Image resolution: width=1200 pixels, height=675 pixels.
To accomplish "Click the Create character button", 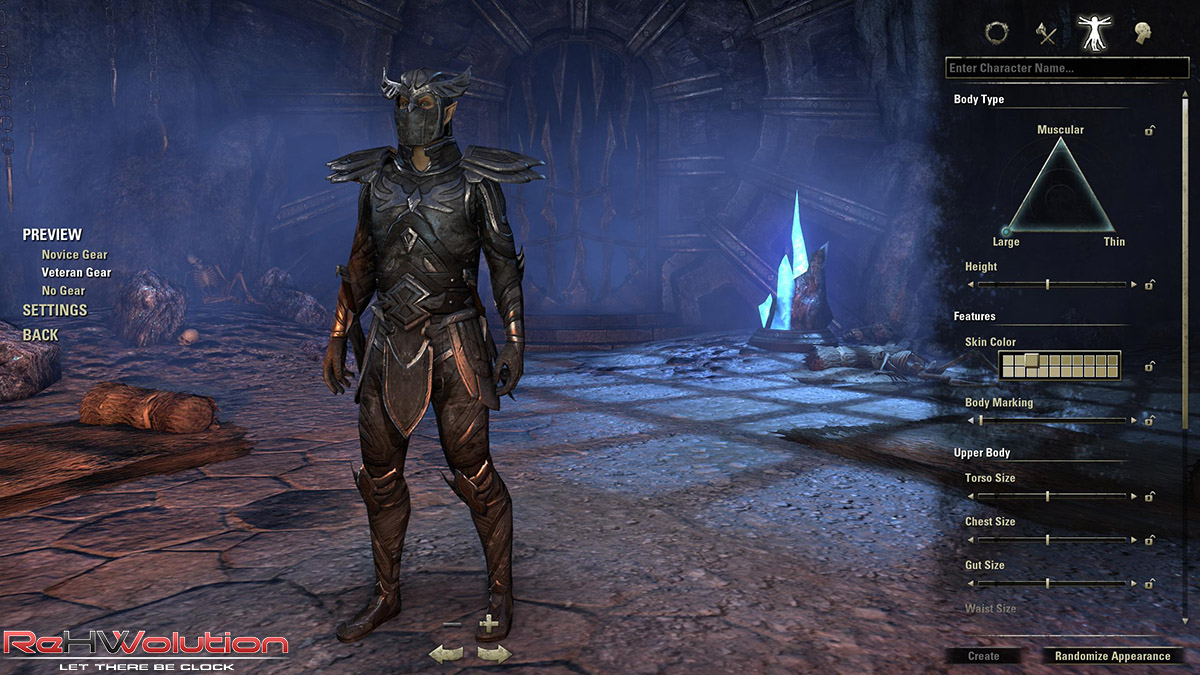I will [x=983, y=656].
